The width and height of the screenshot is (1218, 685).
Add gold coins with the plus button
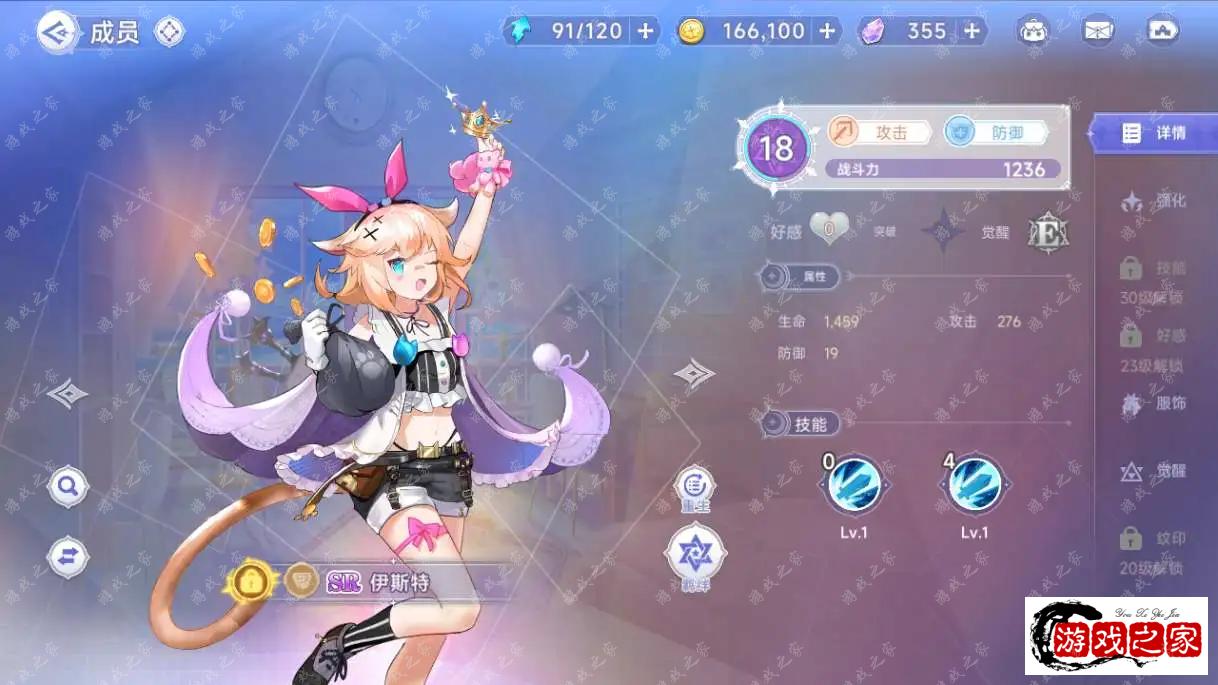click(x=827, y=31)
